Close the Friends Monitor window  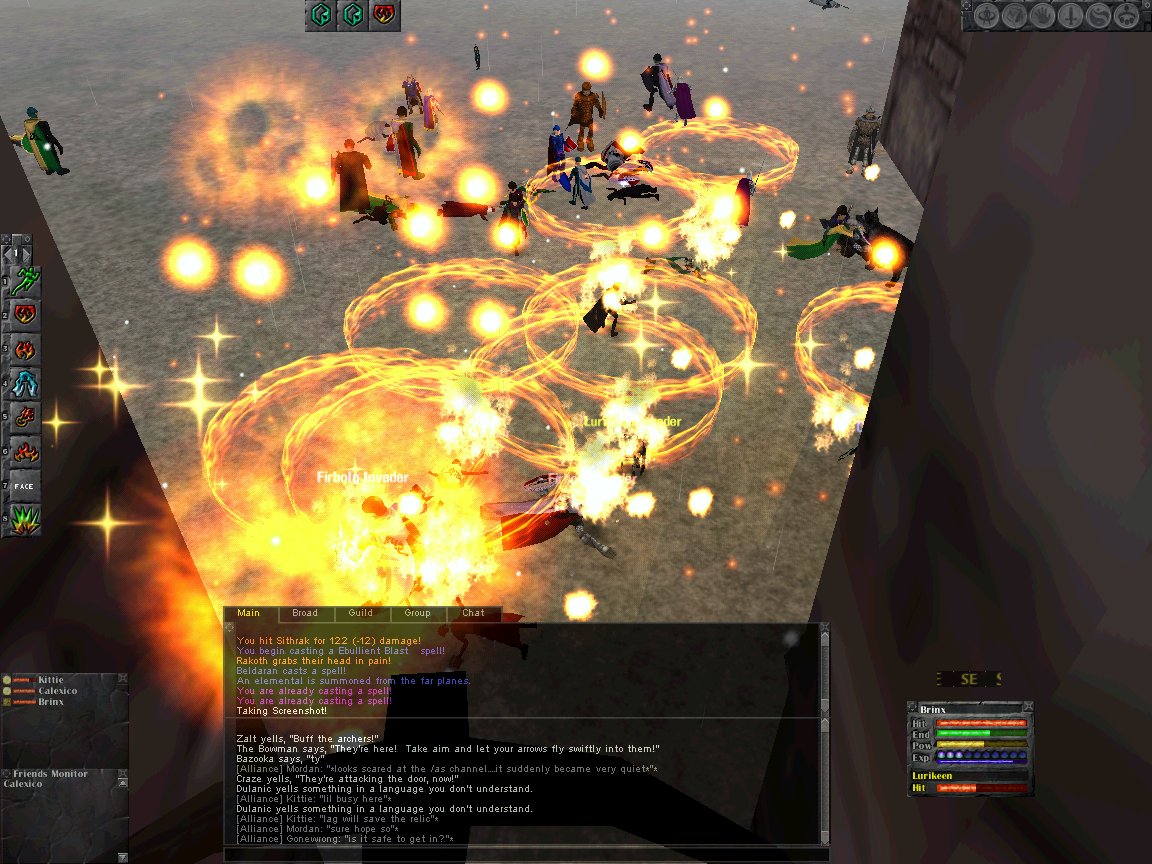[x=122, y=774]
